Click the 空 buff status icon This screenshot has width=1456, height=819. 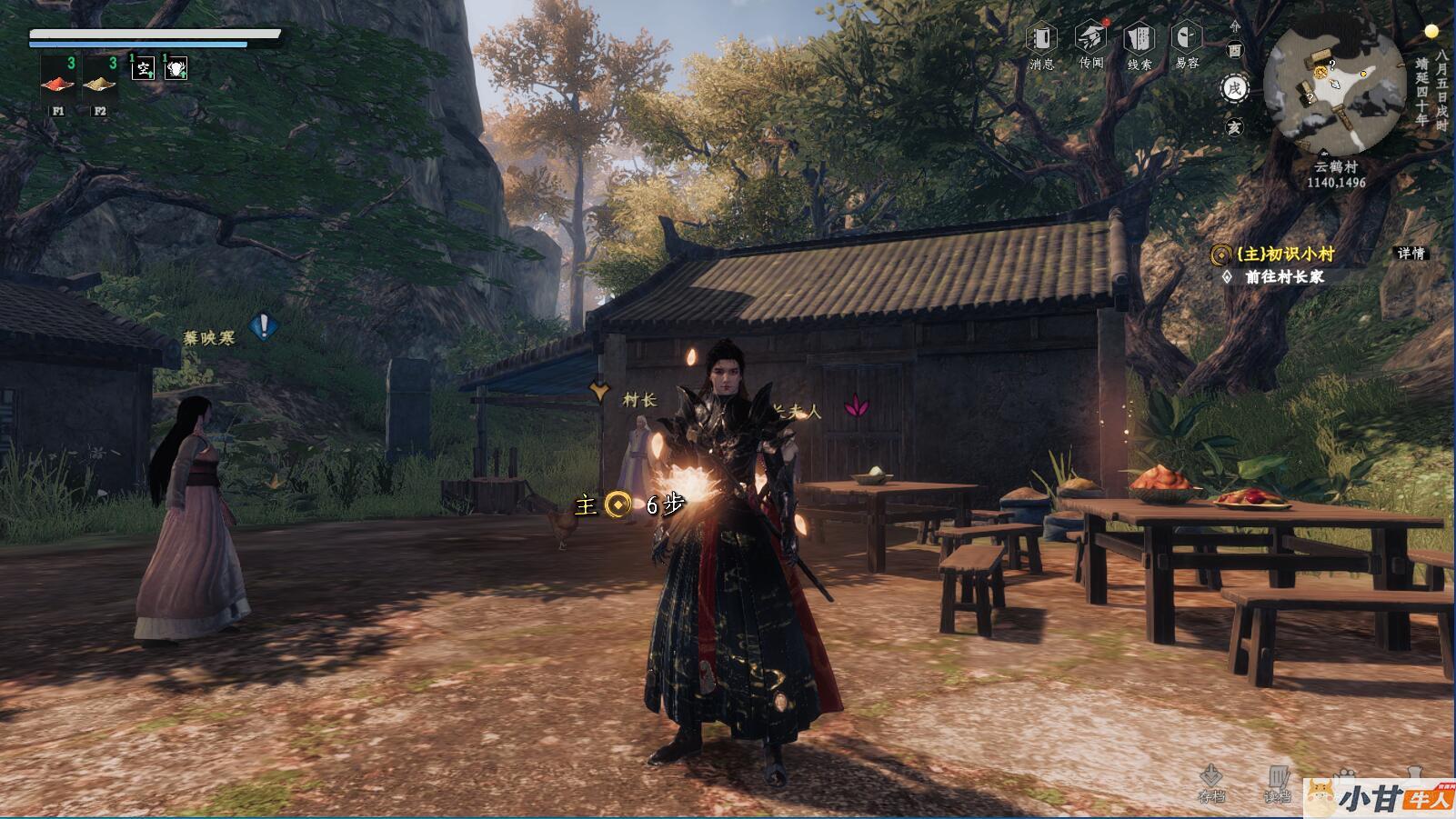click(144, 67)
